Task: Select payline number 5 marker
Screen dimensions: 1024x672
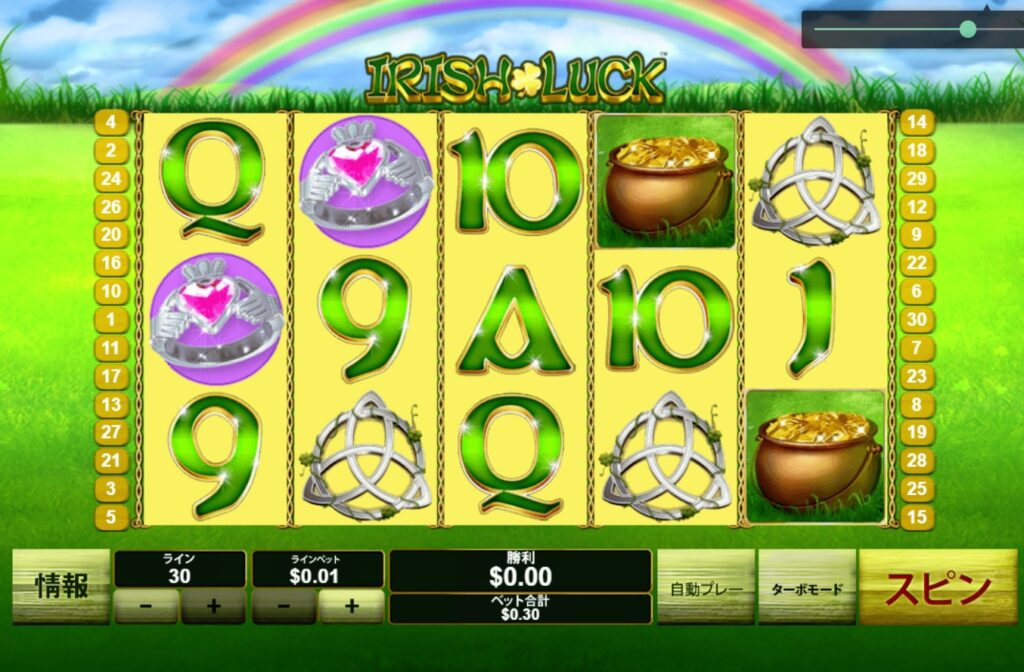Action: click(x=110, y=517)
